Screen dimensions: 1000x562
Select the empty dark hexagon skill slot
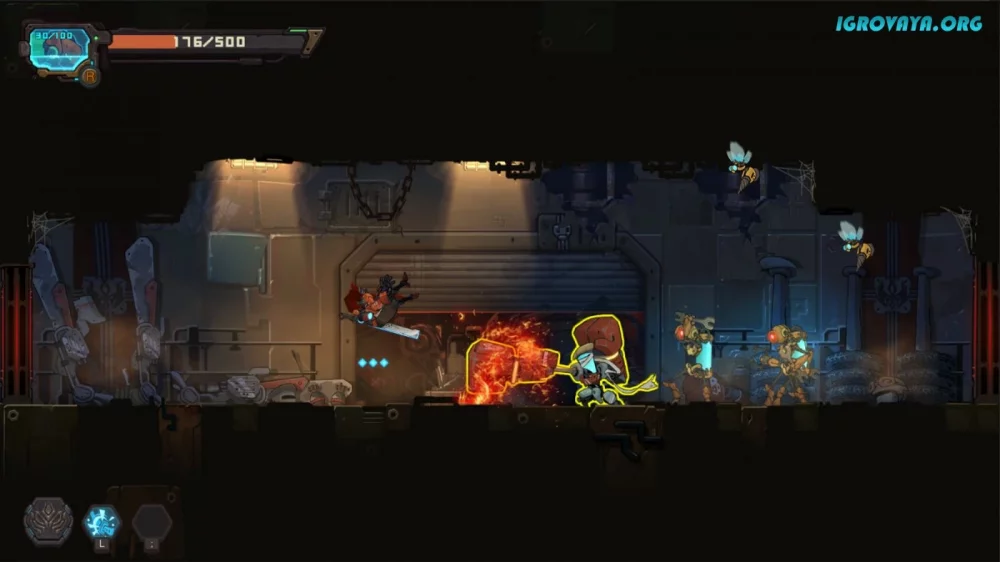pos(152,522)
